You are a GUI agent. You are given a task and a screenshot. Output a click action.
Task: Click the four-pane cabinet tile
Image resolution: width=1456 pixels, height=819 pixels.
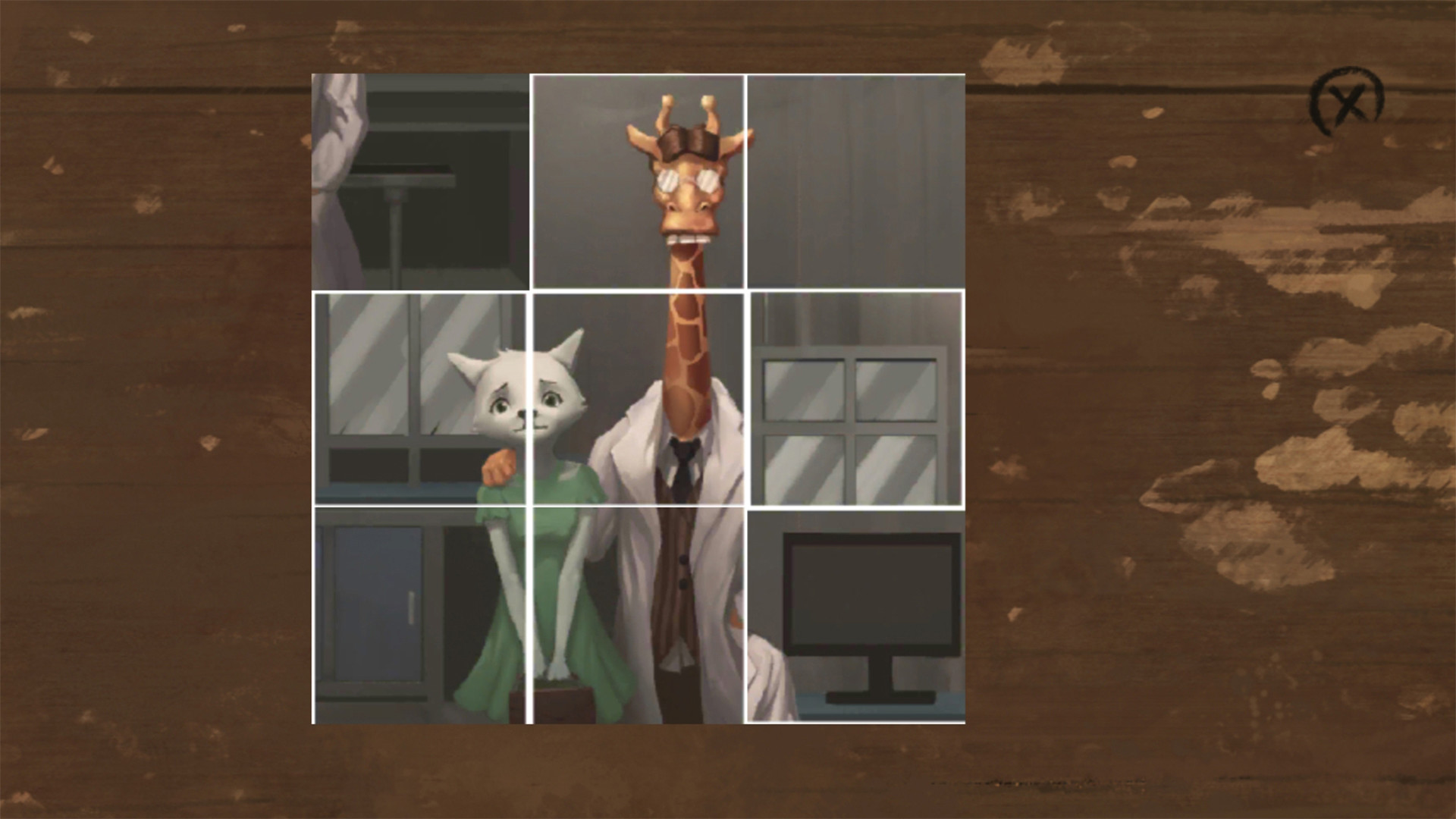pos(856,398)
